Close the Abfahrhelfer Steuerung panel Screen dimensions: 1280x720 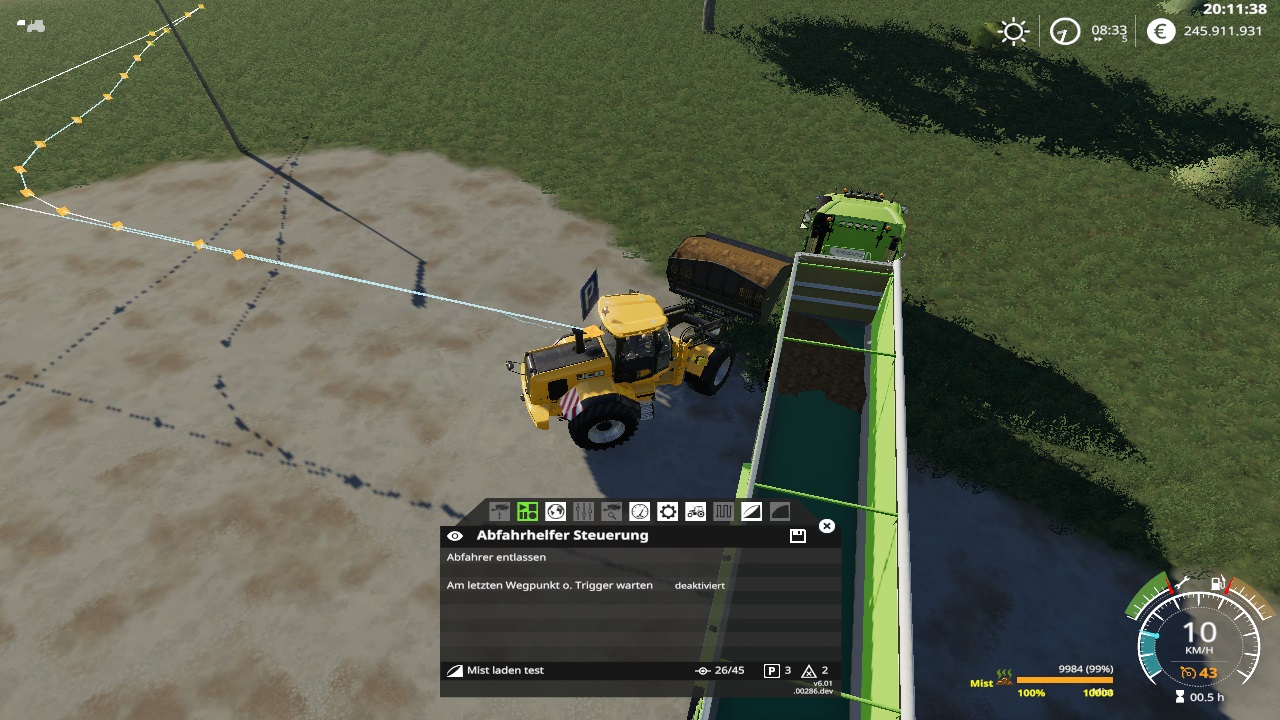click(x=826, y=526)
